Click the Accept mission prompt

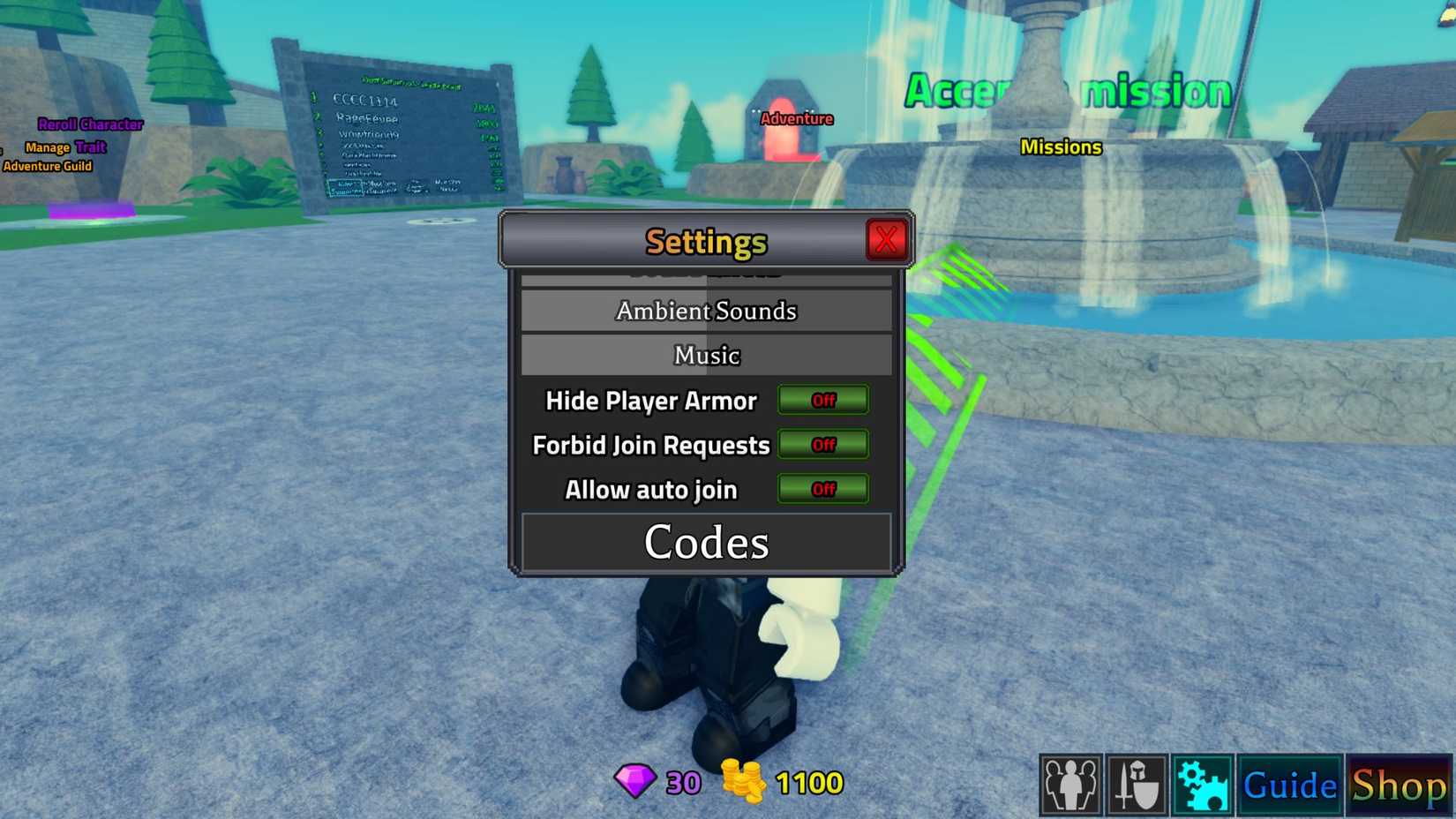[1068, 90]
